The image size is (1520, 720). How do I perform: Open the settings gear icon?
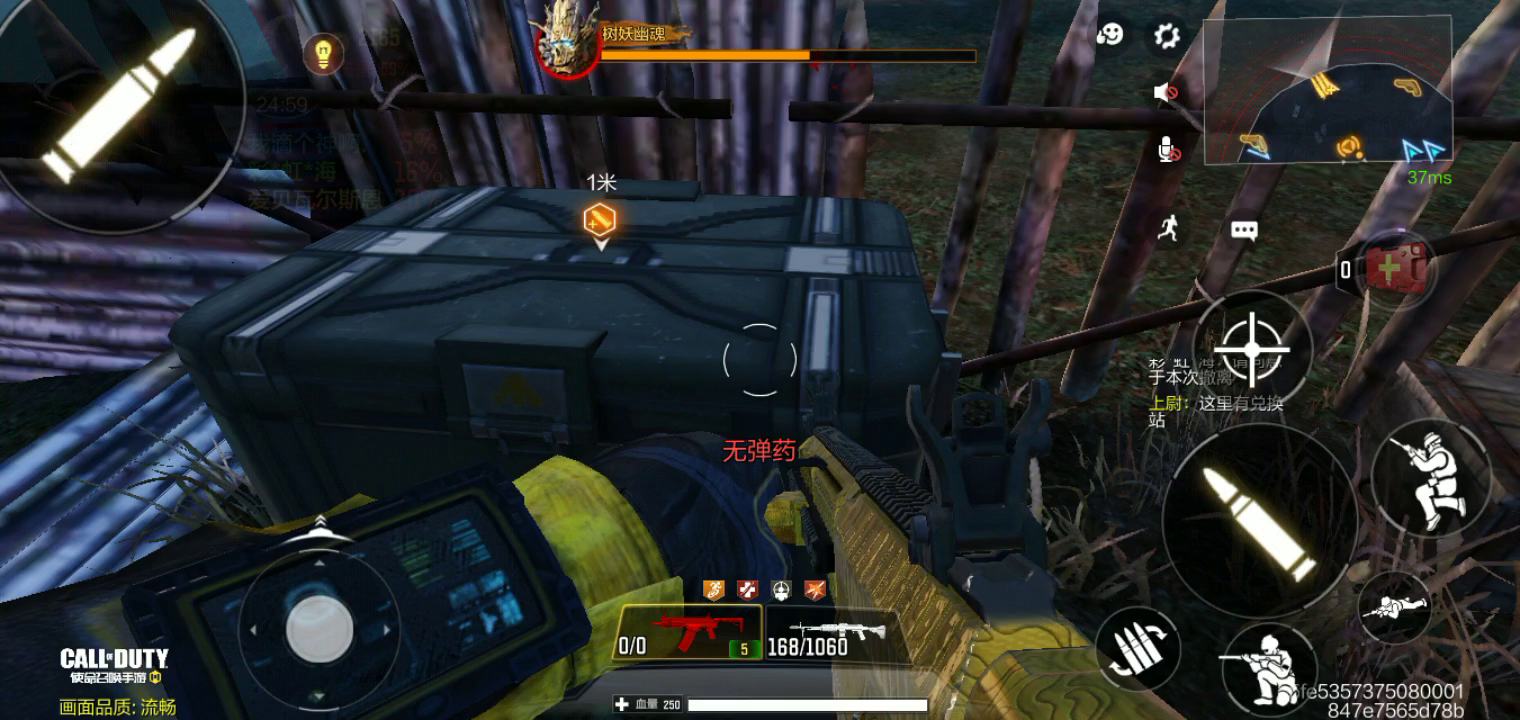click(x=1166, y=37)
